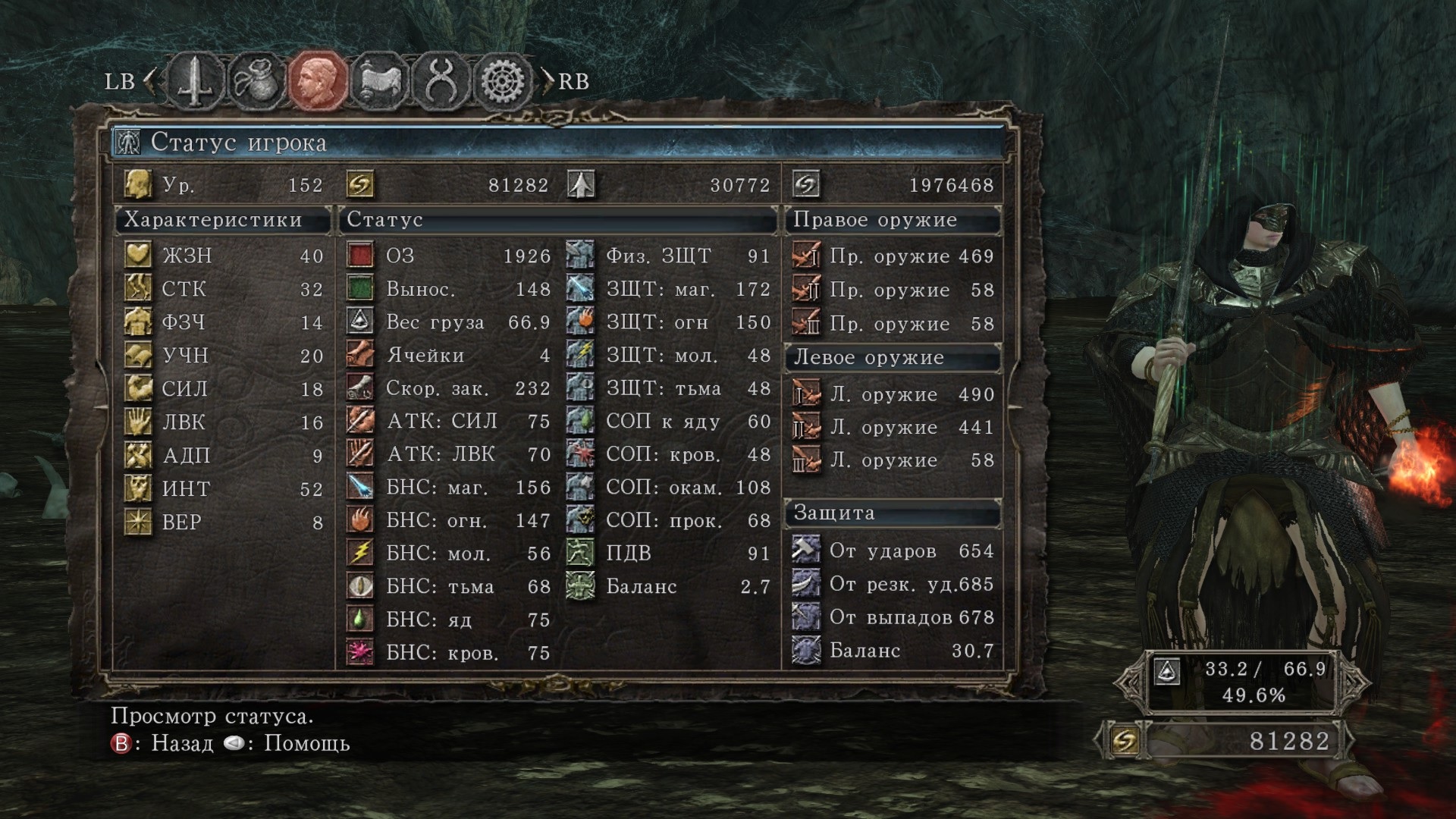Select the face player status tab
The height and width of the screenshot is (819, 1456).
click(x=318, y=81)
